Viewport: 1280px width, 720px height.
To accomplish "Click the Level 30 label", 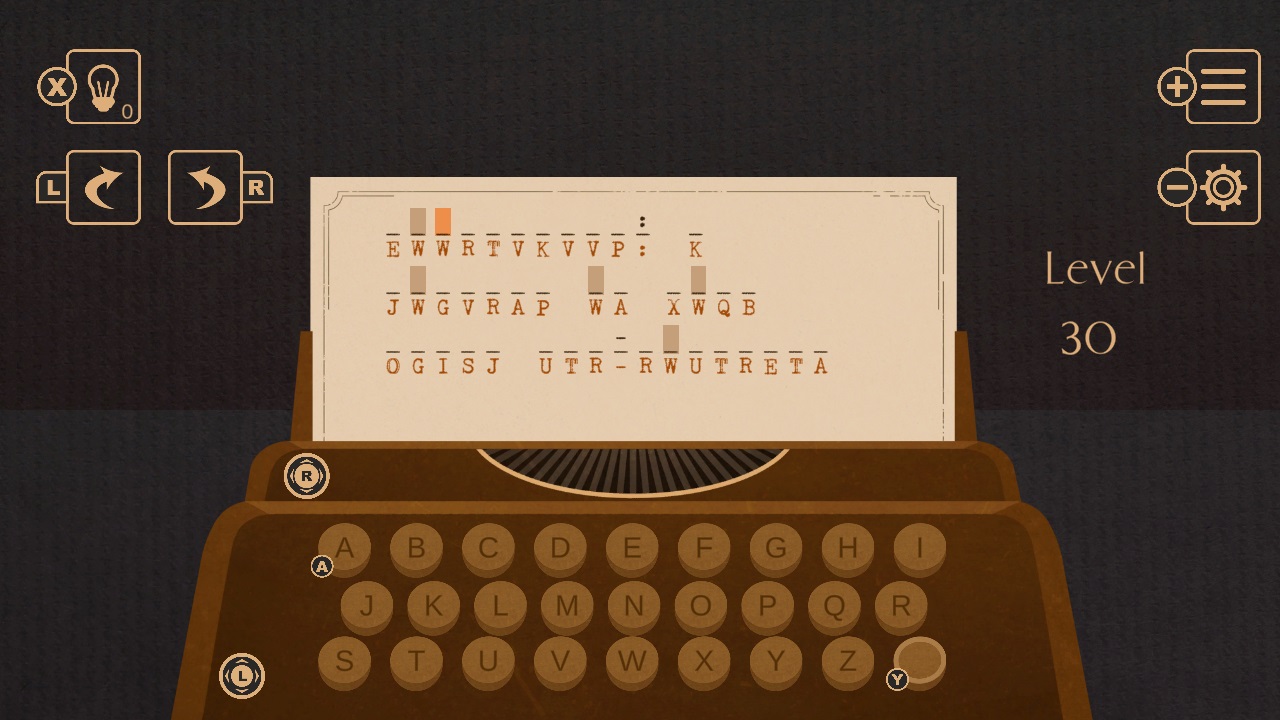I will tap(1096, 300).
